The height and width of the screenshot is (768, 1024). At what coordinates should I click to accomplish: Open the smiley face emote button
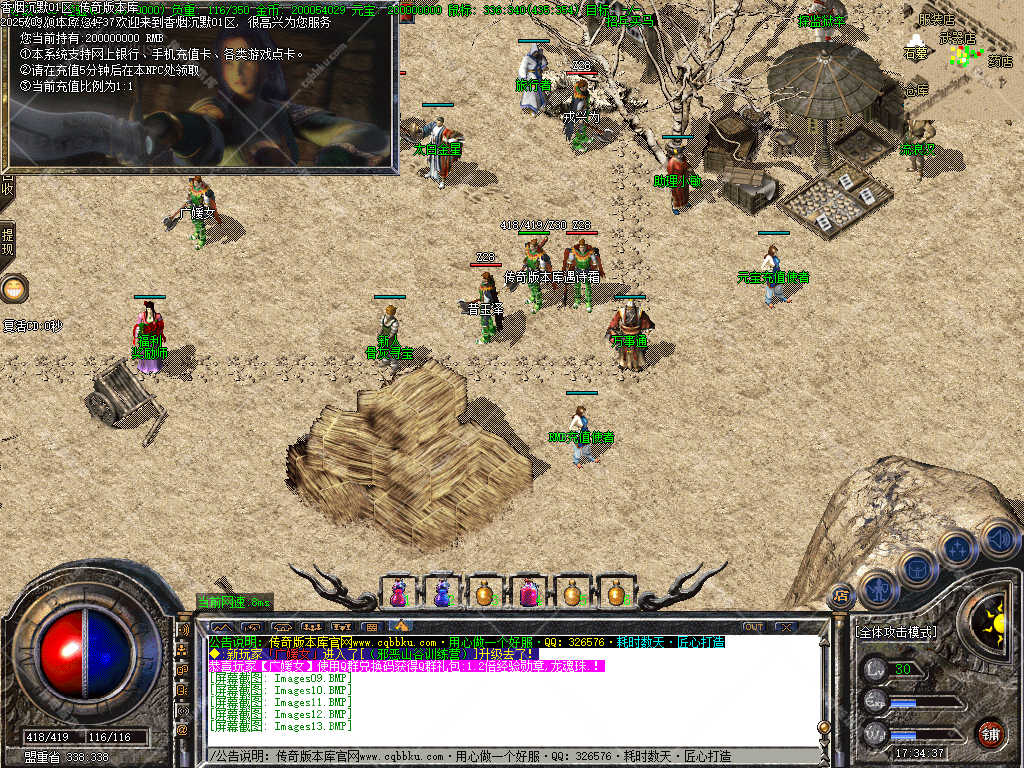pos(13,290)
